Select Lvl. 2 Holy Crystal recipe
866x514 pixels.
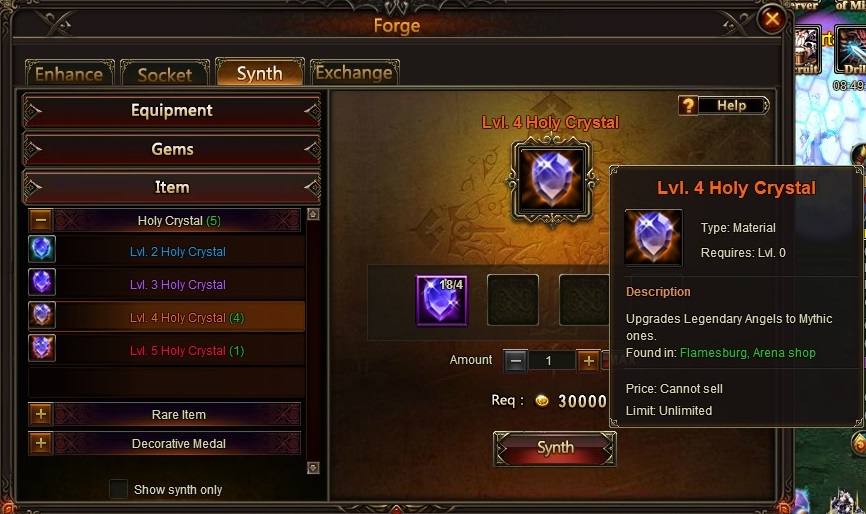click(x=178, y=252)
